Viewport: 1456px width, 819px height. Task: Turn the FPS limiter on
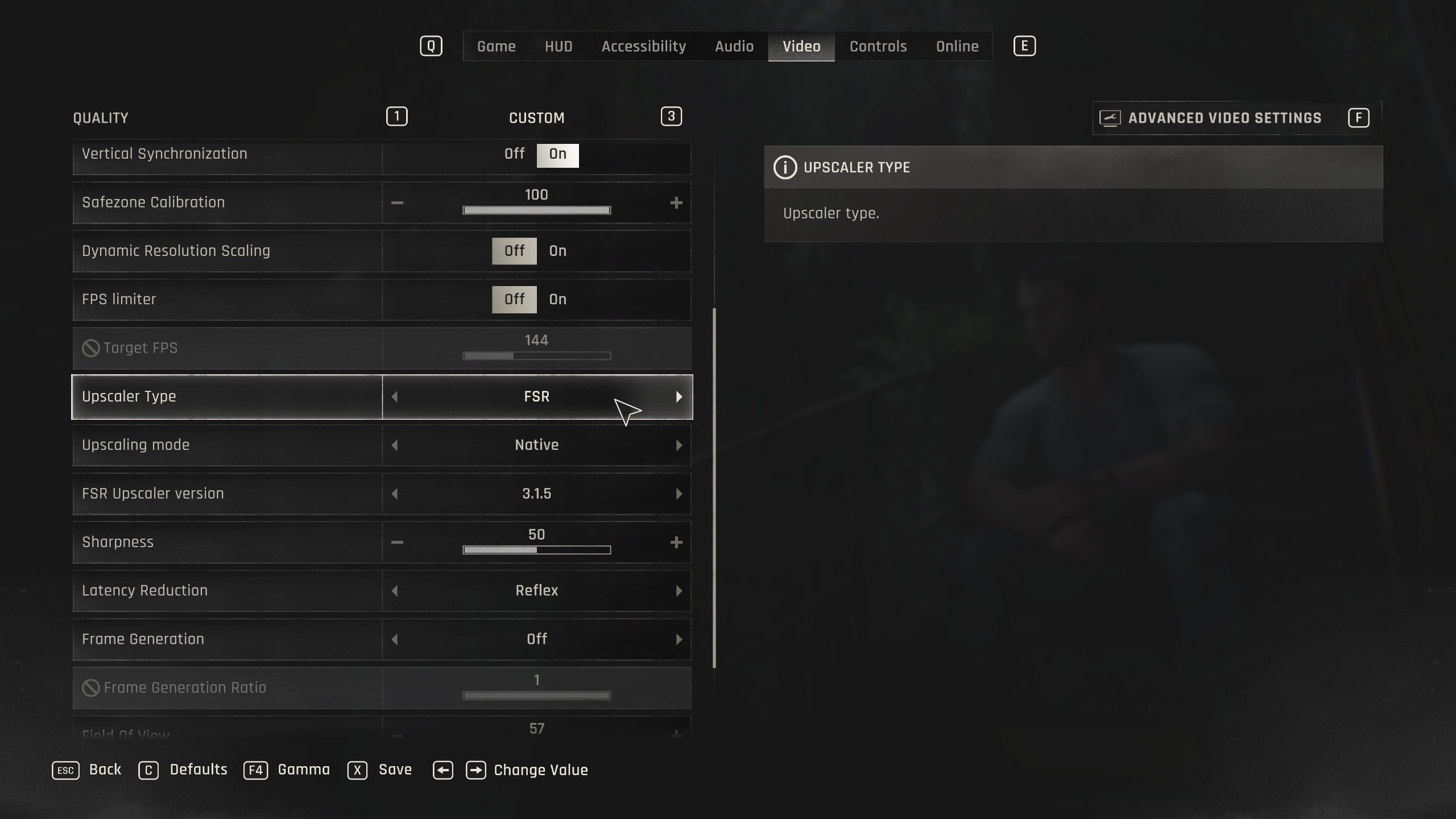coord(557,300)
